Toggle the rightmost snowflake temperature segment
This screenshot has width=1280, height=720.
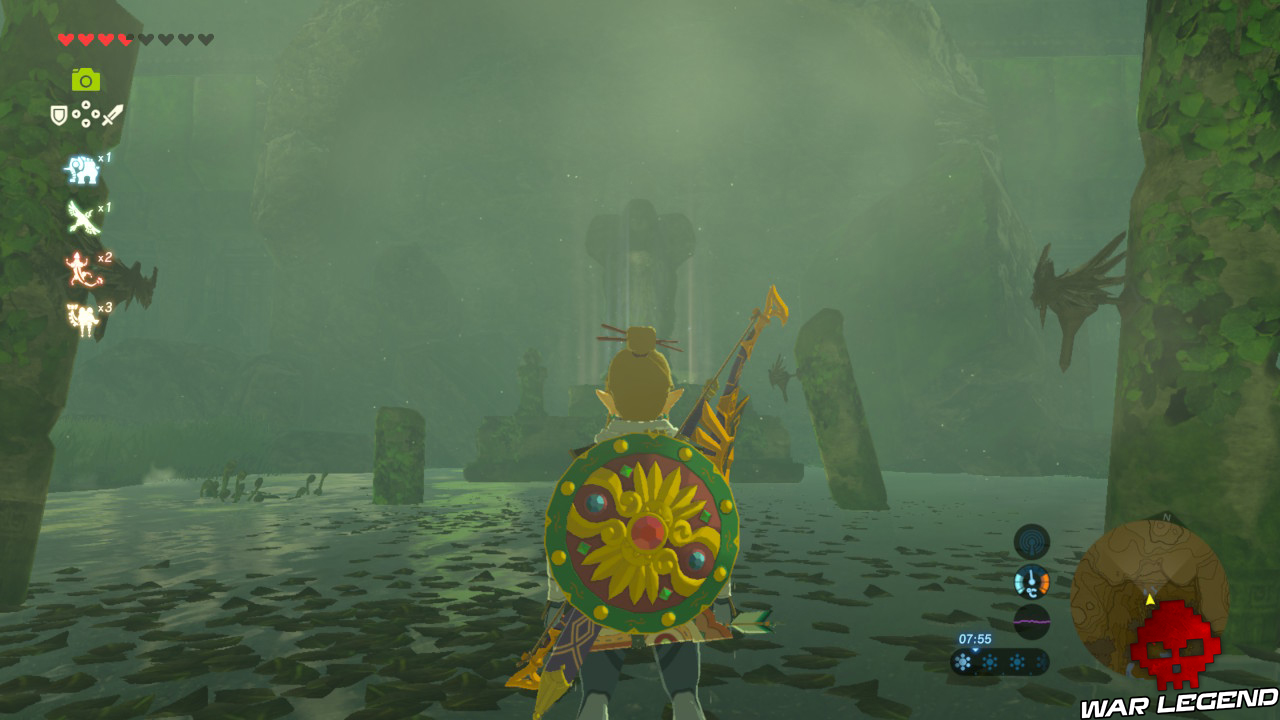tap(1040, 661)
